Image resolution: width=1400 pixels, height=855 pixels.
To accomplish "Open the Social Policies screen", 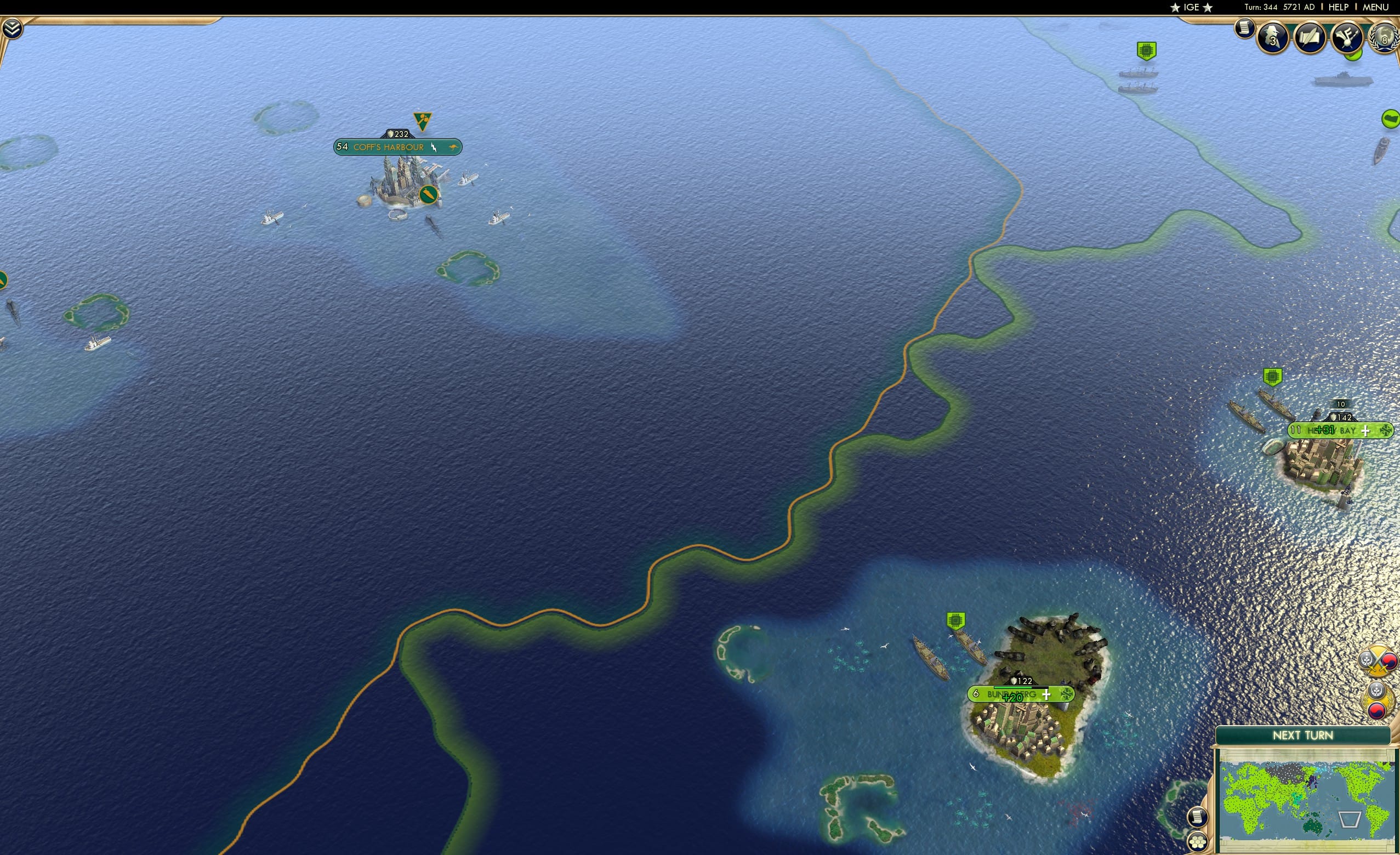I will [1310, 38].
